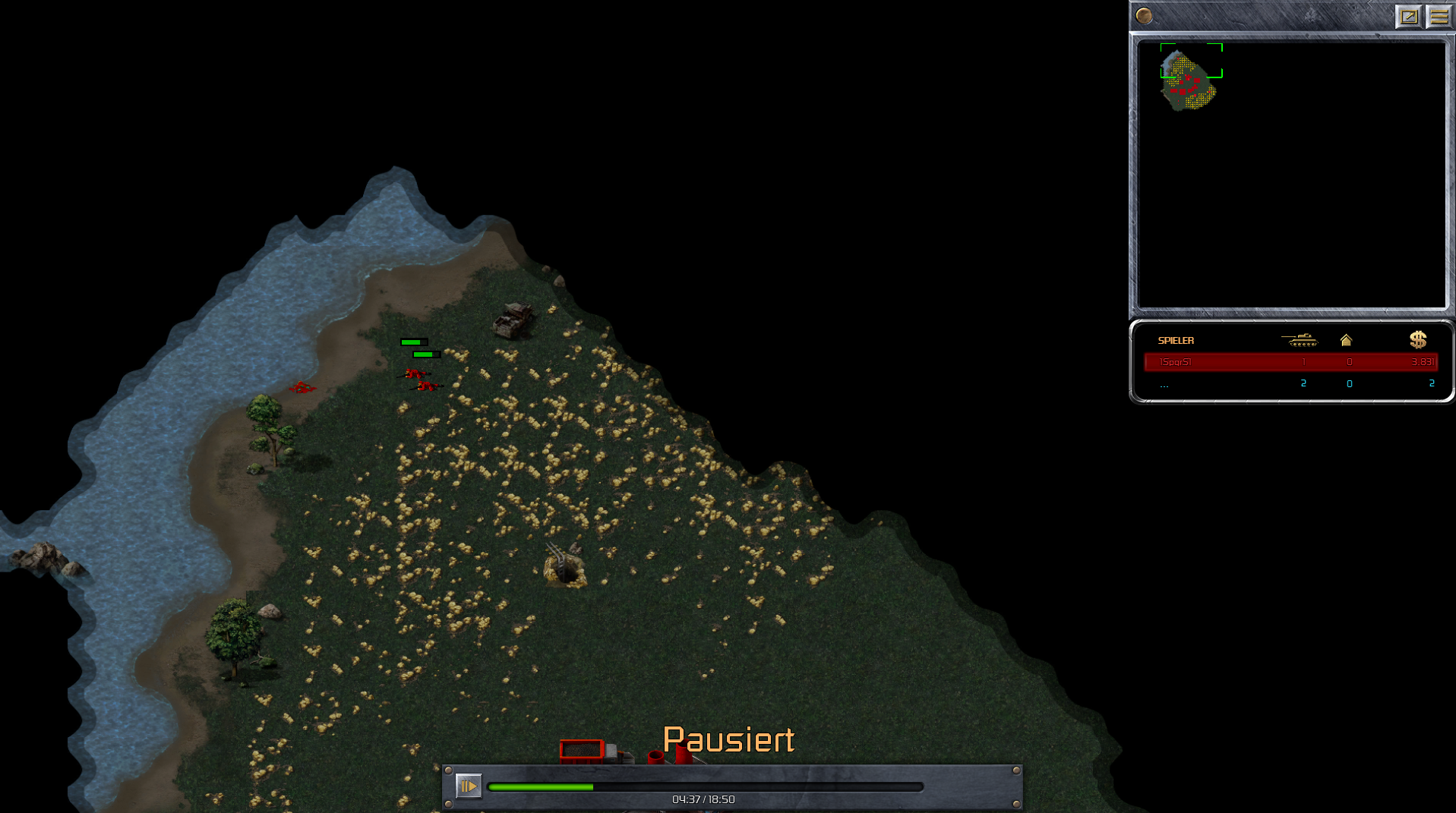Click the arrow window-toggle button
The width and height of the screenshot is (1456, 813).
pyautogui.click(x=1408, y=16)
